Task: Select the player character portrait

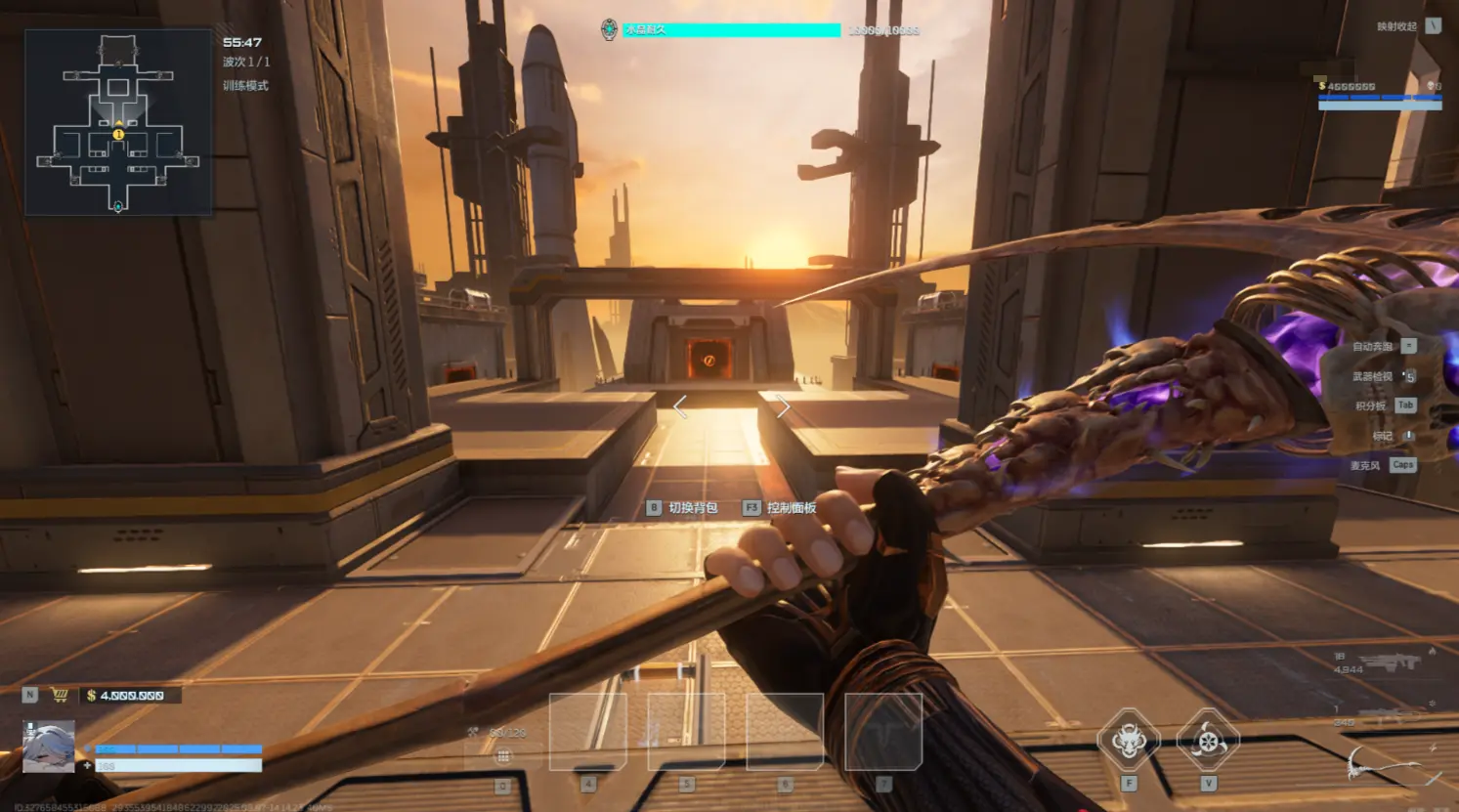Action: 48,747
